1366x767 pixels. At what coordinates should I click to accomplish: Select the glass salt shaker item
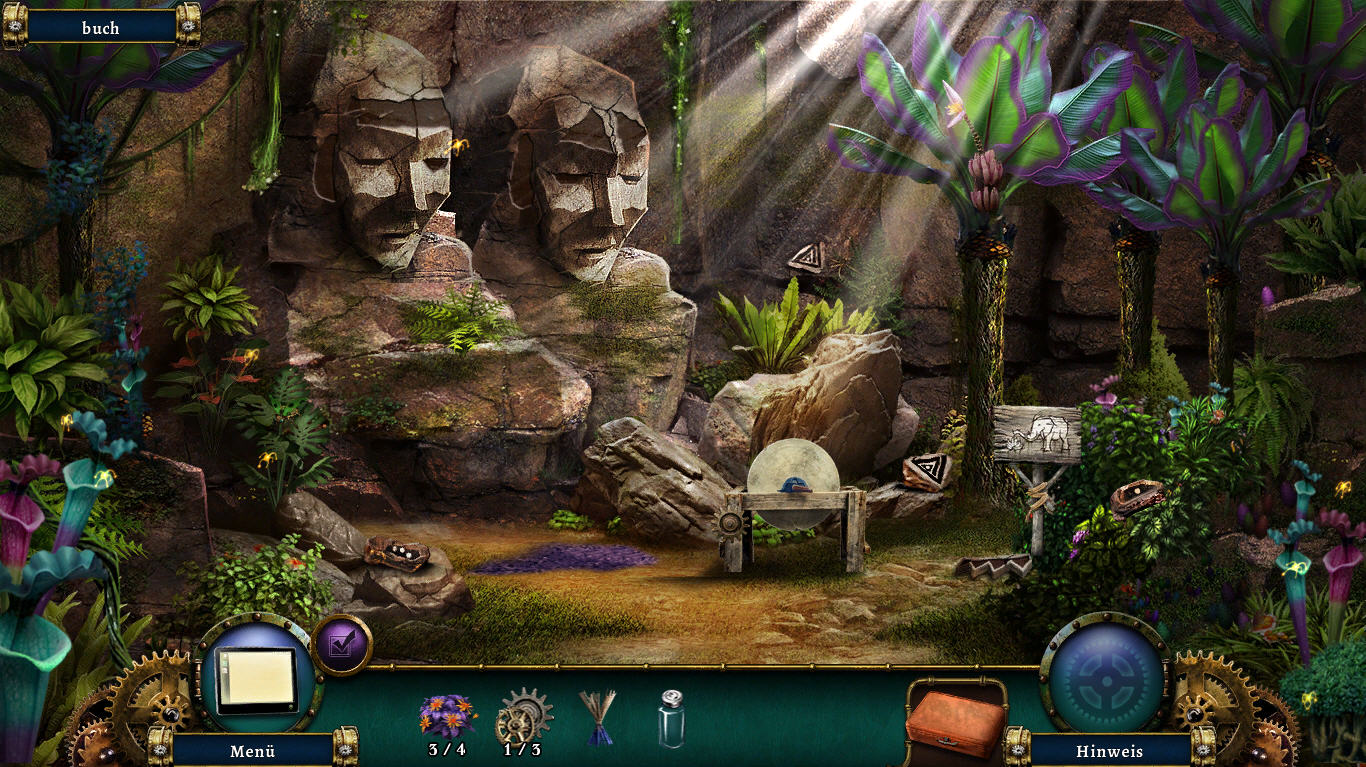672,718
